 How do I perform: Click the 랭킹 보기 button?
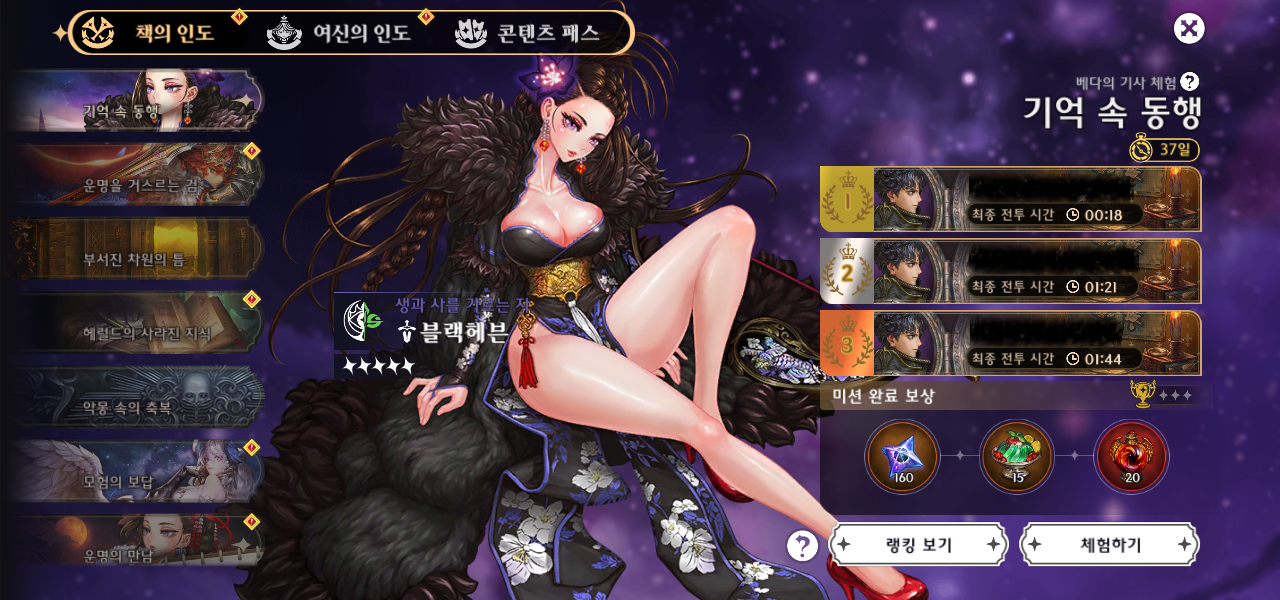coord(918,545)
